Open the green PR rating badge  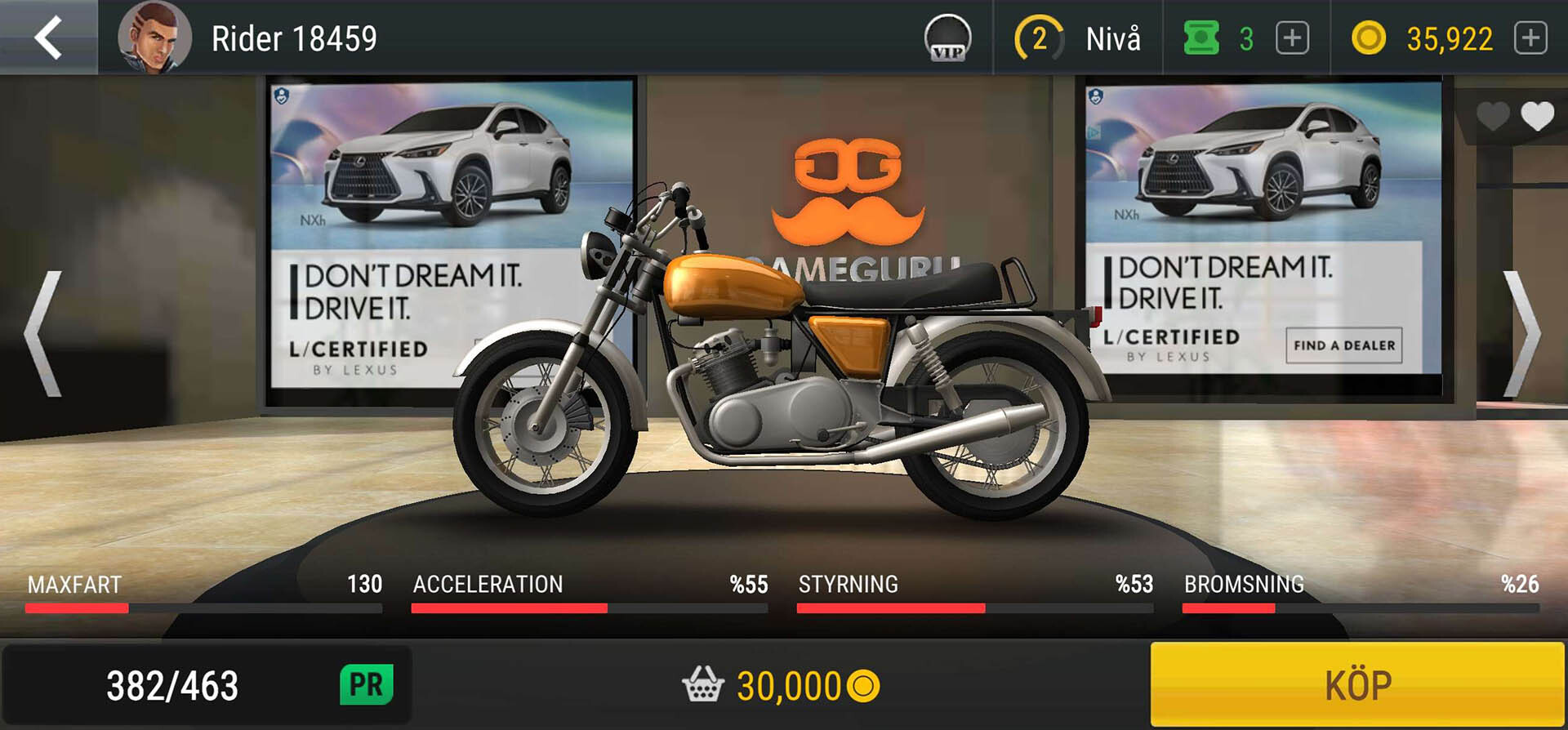[x=366, y=684]
